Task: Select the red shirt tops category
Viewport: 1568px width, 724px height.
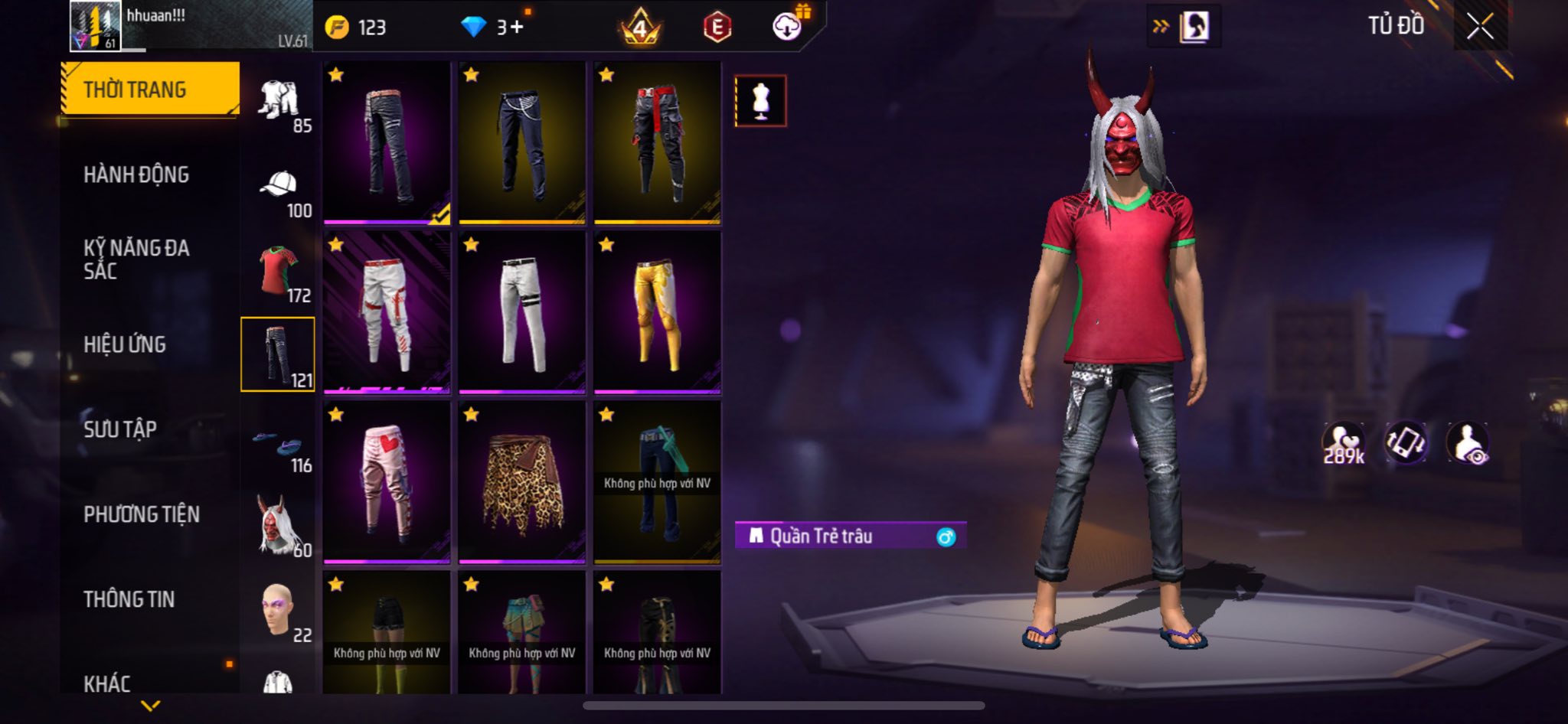Action: click(x=279, y=272)
